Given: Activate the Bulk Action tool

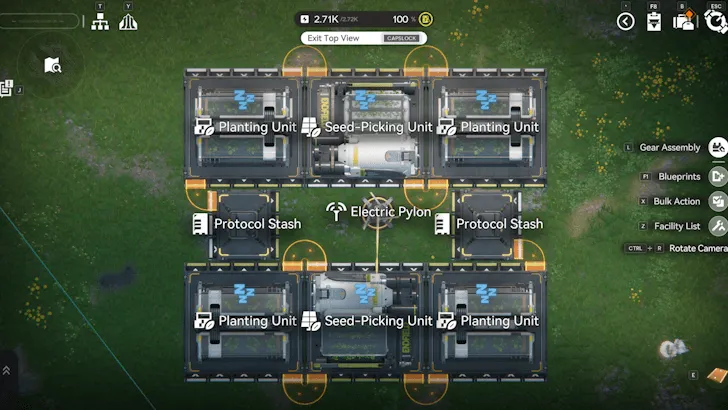Looking at the screenshot, I should 717,201.
